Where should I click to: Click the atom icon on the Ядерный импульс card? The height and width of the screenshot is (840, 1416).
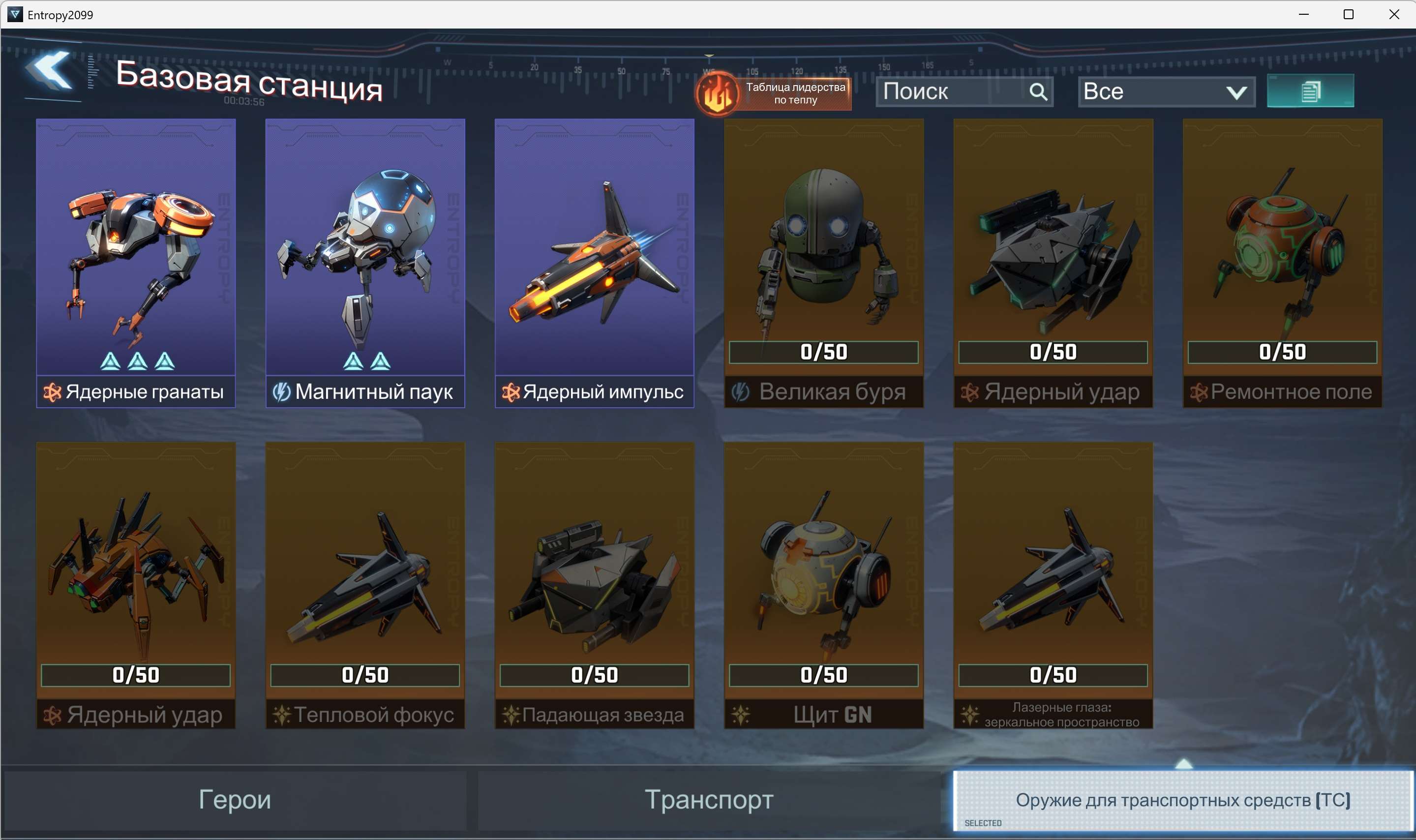click(x=511, y=392)
